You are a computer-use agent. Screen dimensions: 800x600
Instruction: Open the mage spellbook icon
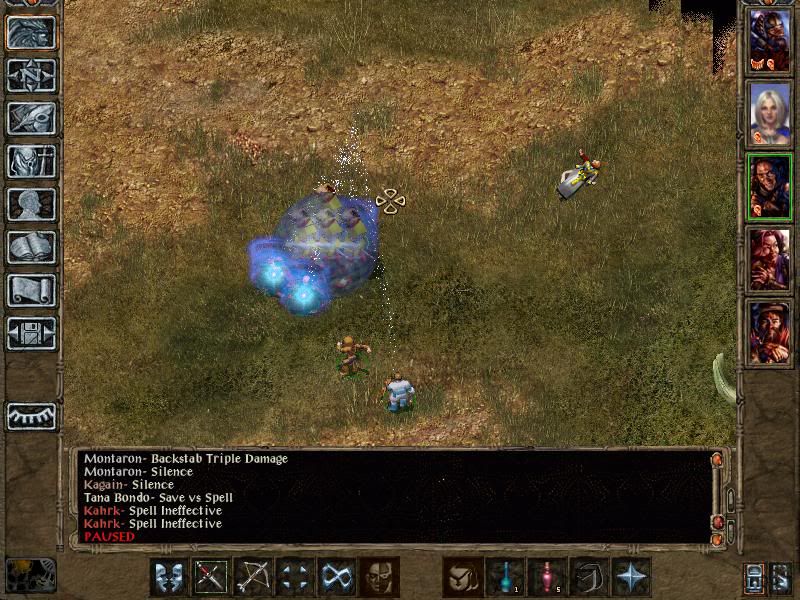point(31,248)
